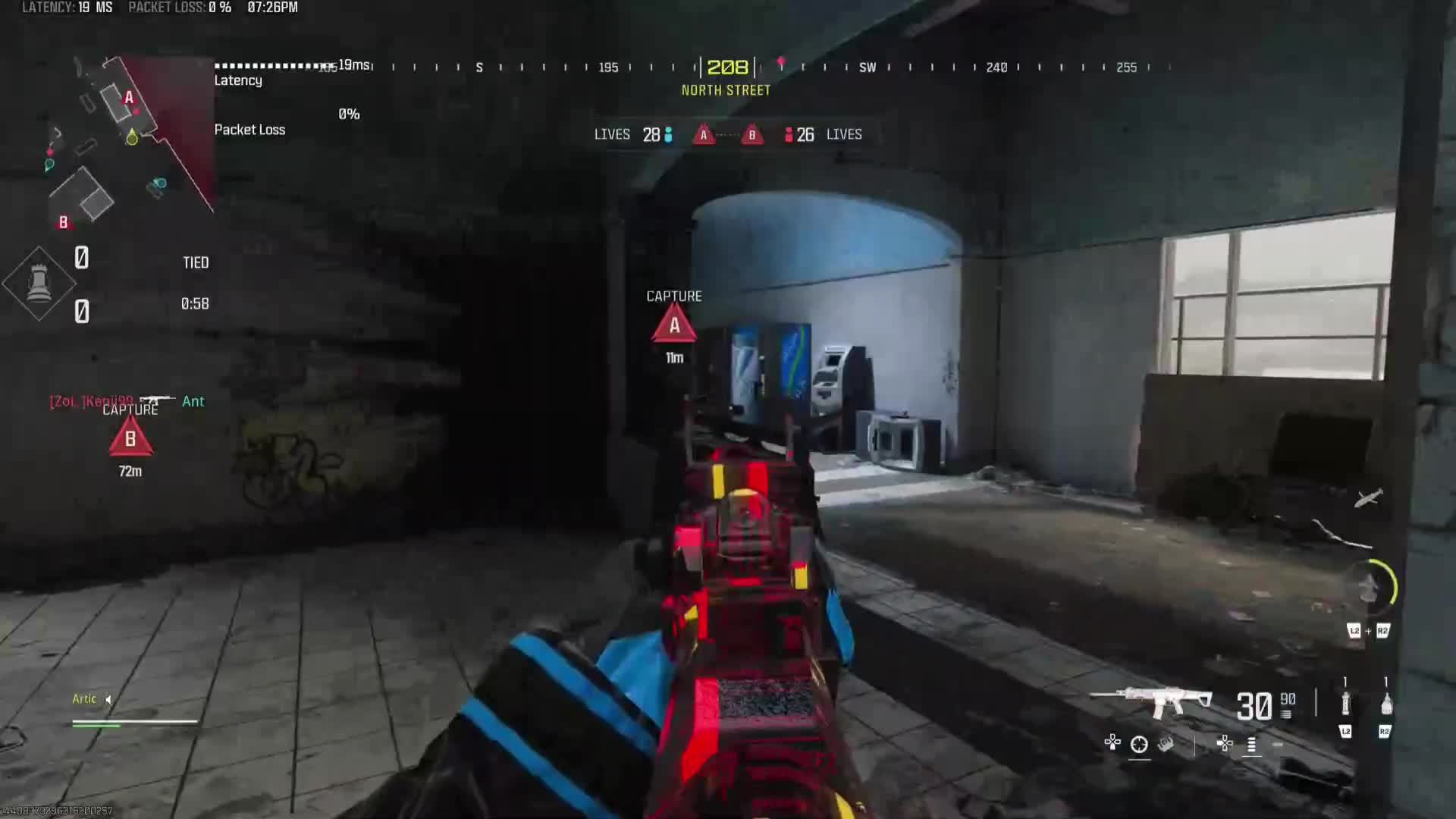Activate the field upgrade with green charge ring

point(1371,585)
